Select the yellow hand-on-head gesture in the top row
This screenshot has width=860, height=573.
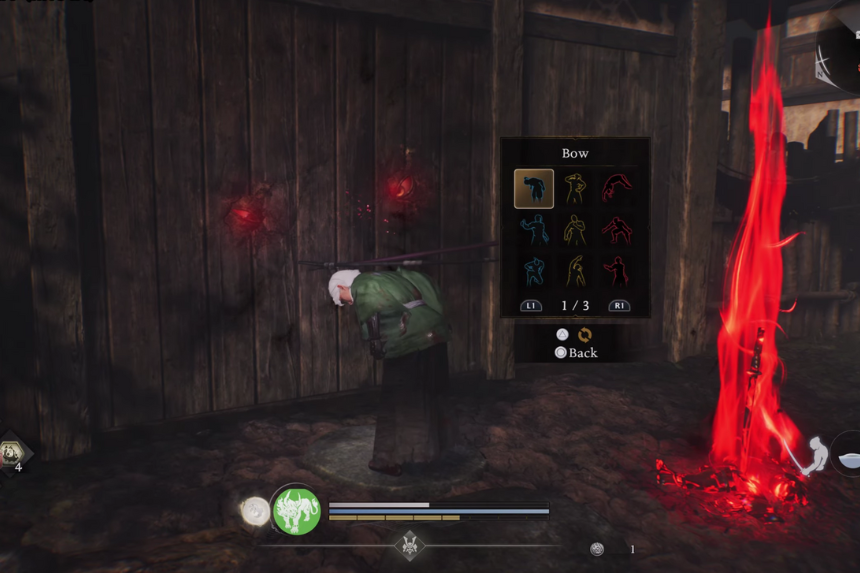(575, 189)
